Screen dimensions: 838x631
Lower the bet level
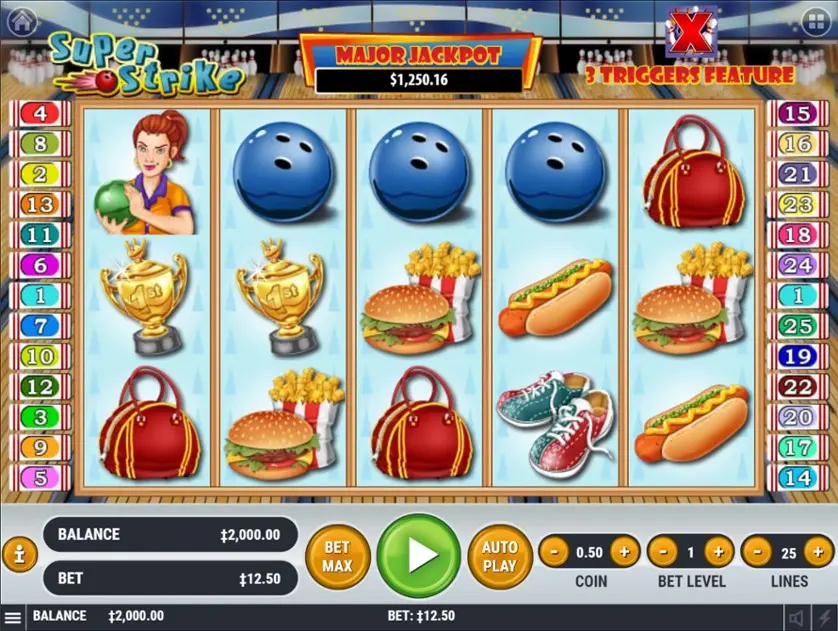pyautogui.click(x=663, y=551)
